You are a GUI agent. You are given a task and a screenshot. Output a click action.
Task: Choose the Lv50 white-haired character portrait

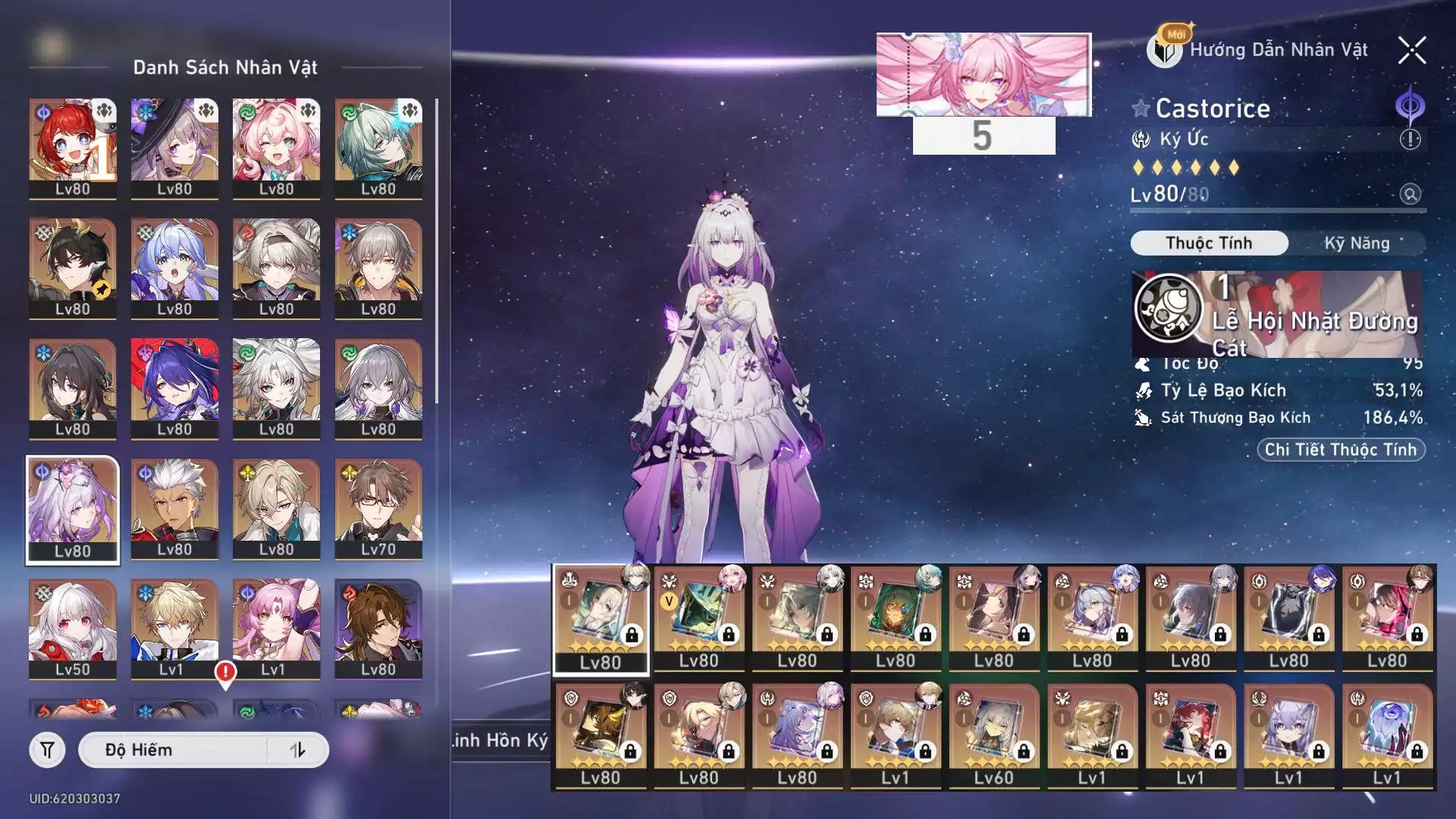click(x=73, y=629)
